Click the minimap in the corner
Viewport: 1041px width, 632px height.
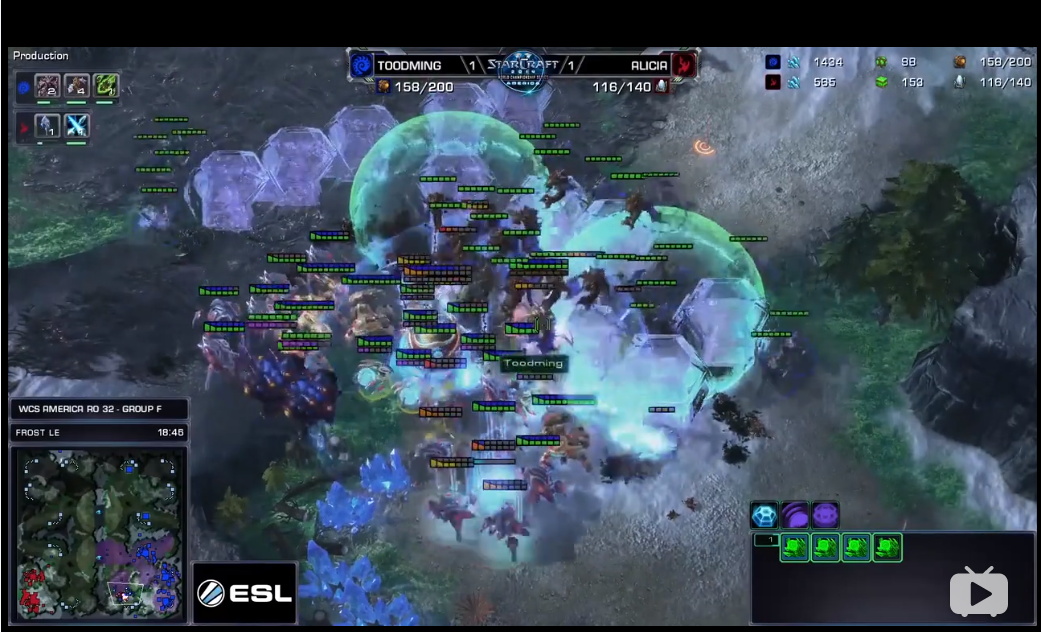pyautogui.click(x=98, y=532)
